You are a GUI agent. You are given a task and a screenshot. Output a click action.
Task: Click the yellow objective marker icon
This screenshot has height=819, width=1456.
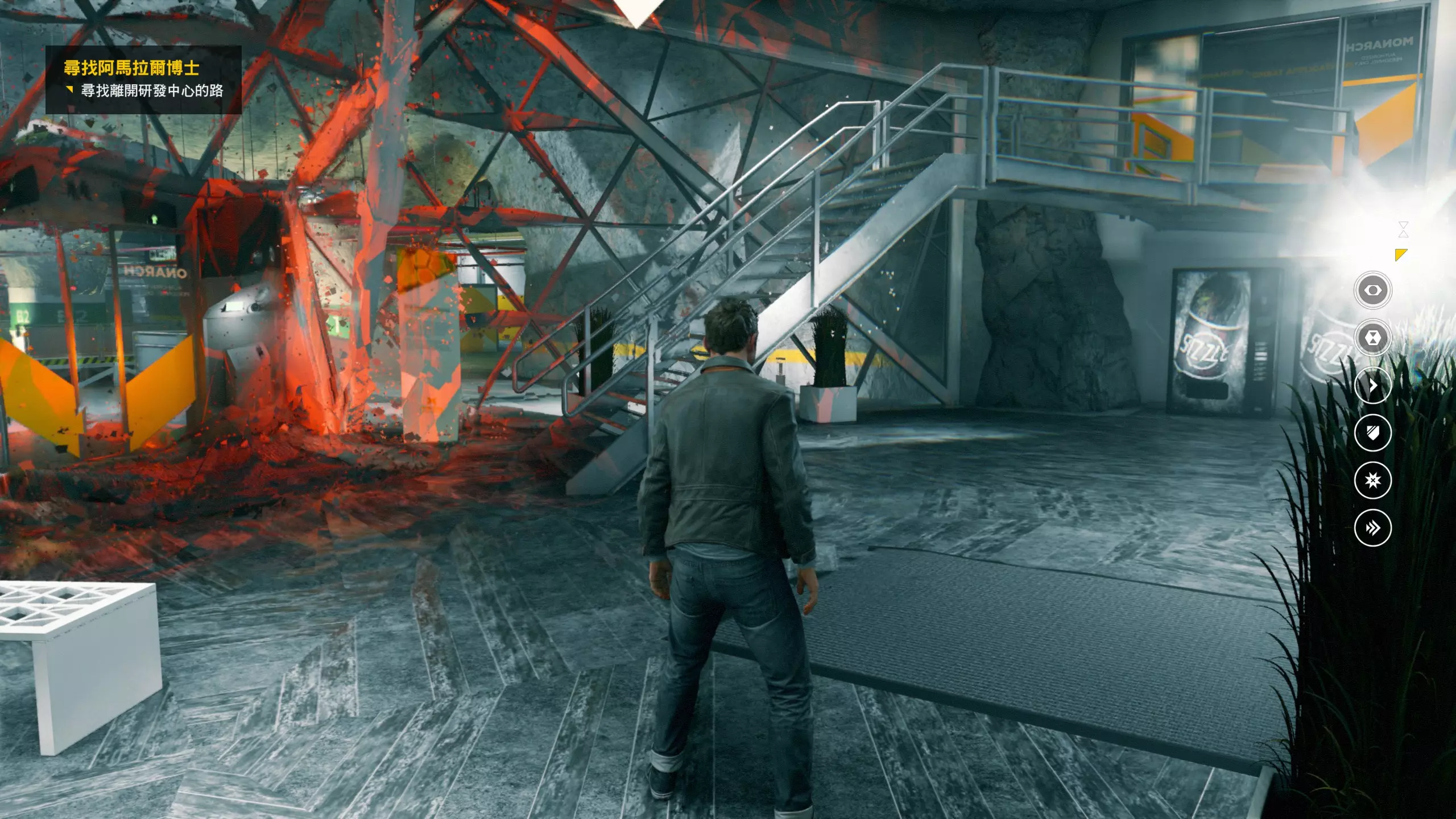pos(1401,255)
